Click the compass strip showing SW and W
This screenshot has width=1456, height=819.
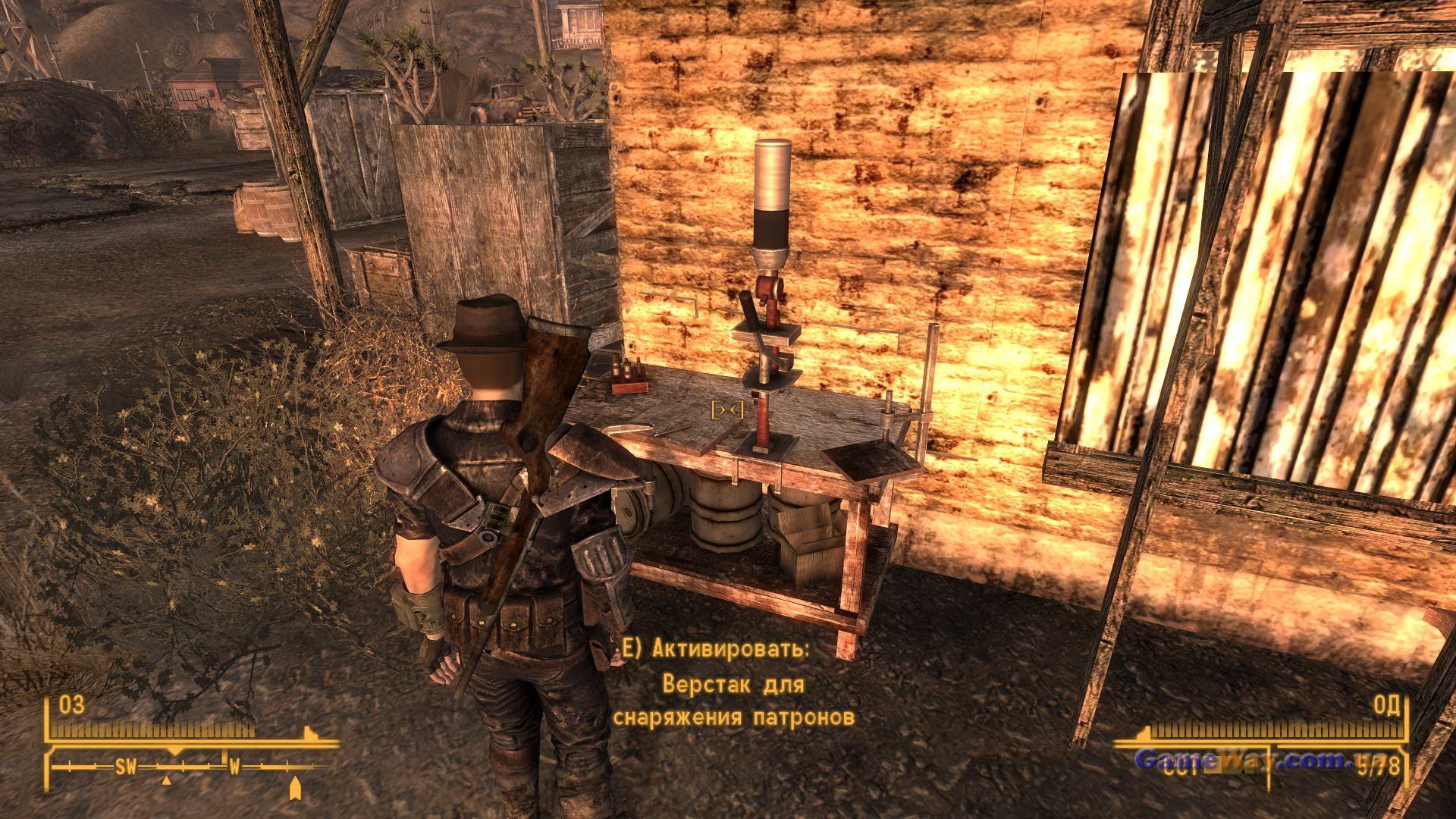click(x=190, y=767)
